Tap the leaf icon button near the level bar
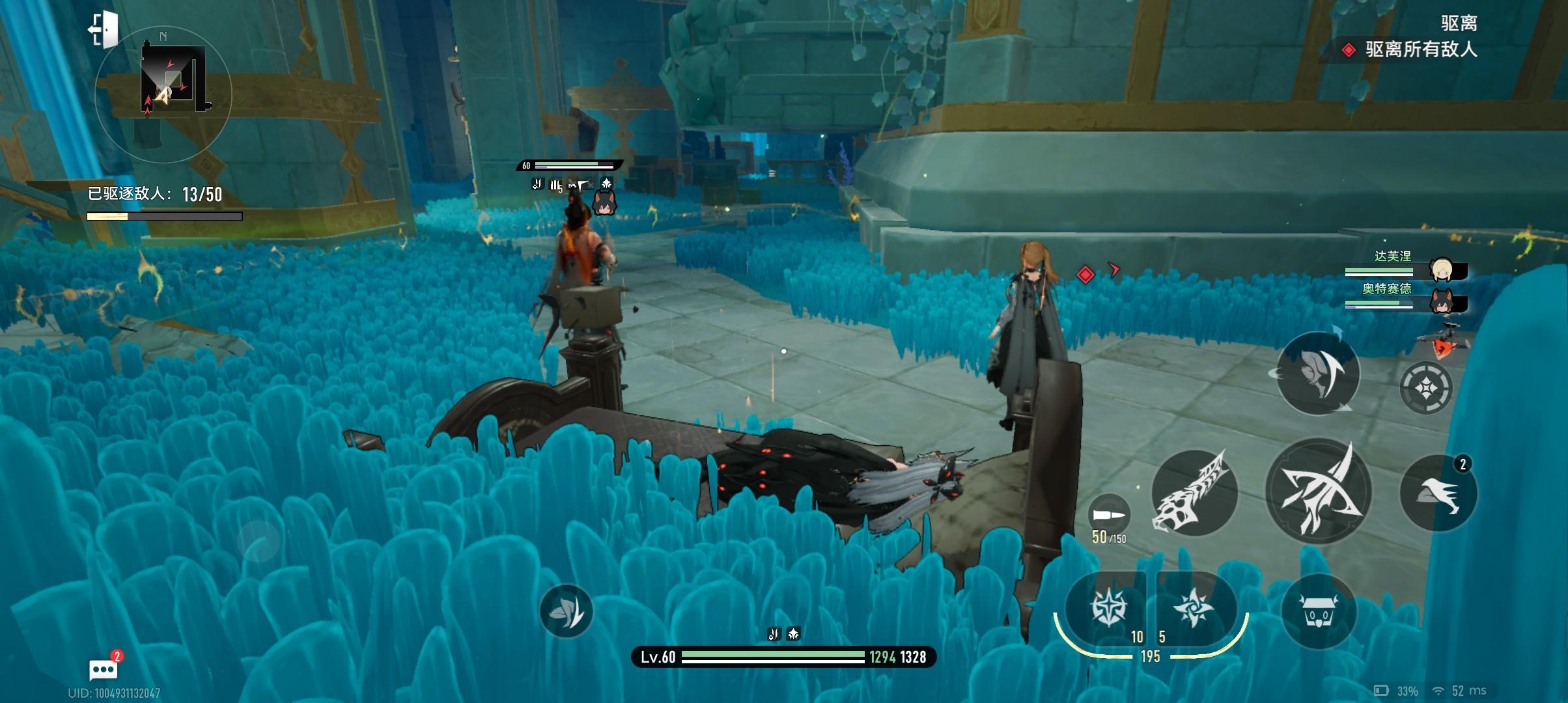This screenshot has height=703, width=1568. 566,611
